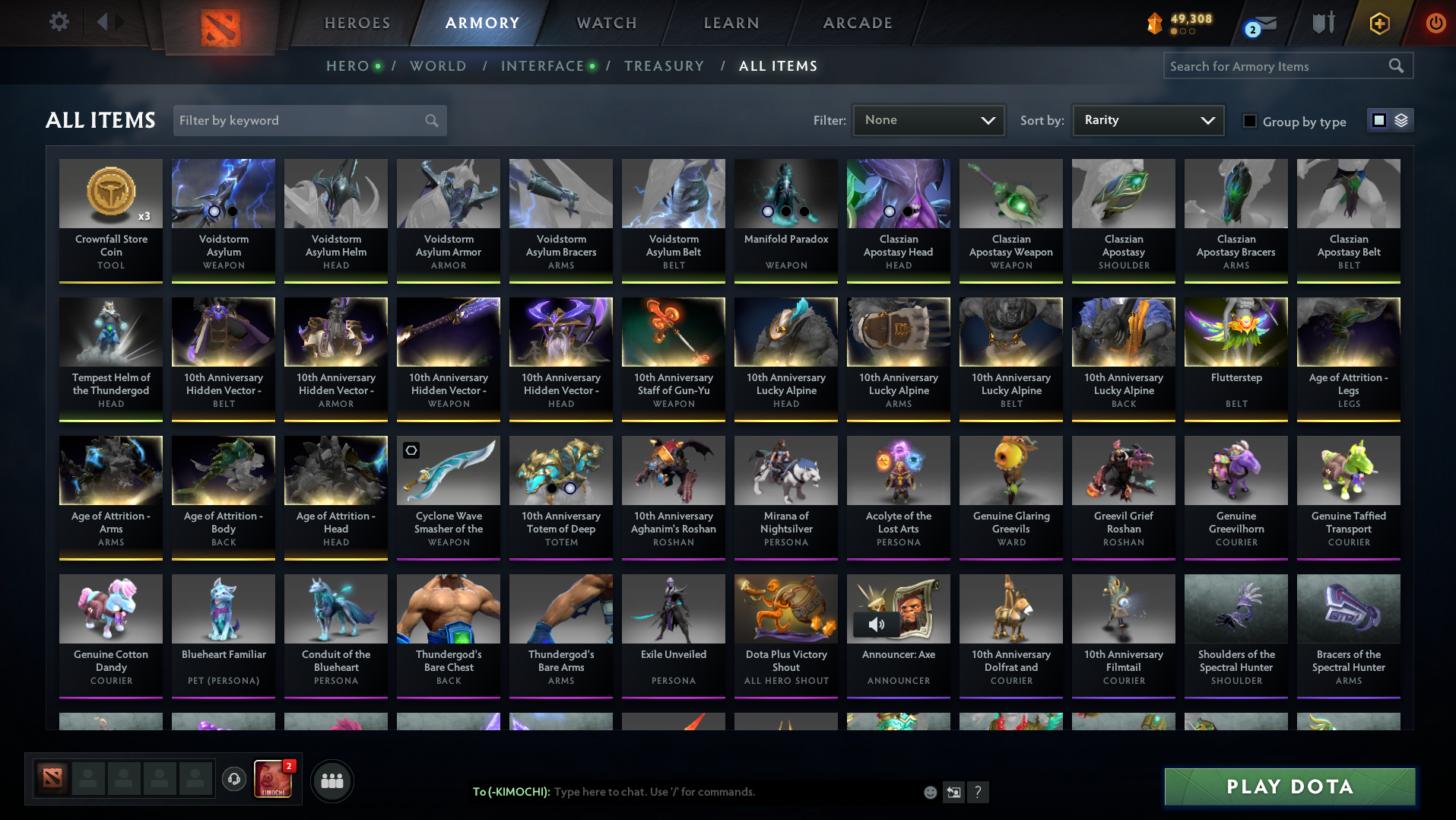Click the chat help question mark icon
The height and width of the screenshot is (820, 1456).
979,792
